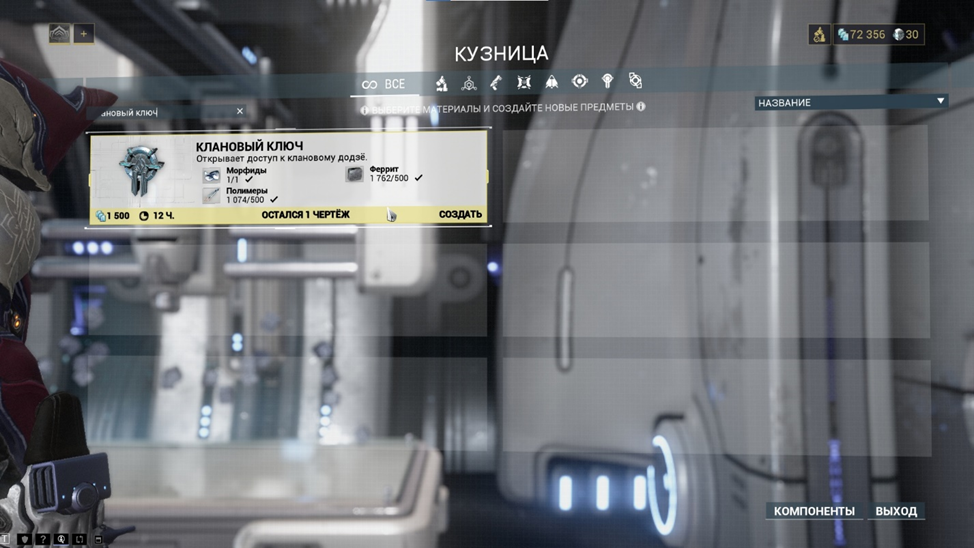Screen dimensions: 974x548
Task: Select the four-cornered frame category tab
Action: point(524,83)
